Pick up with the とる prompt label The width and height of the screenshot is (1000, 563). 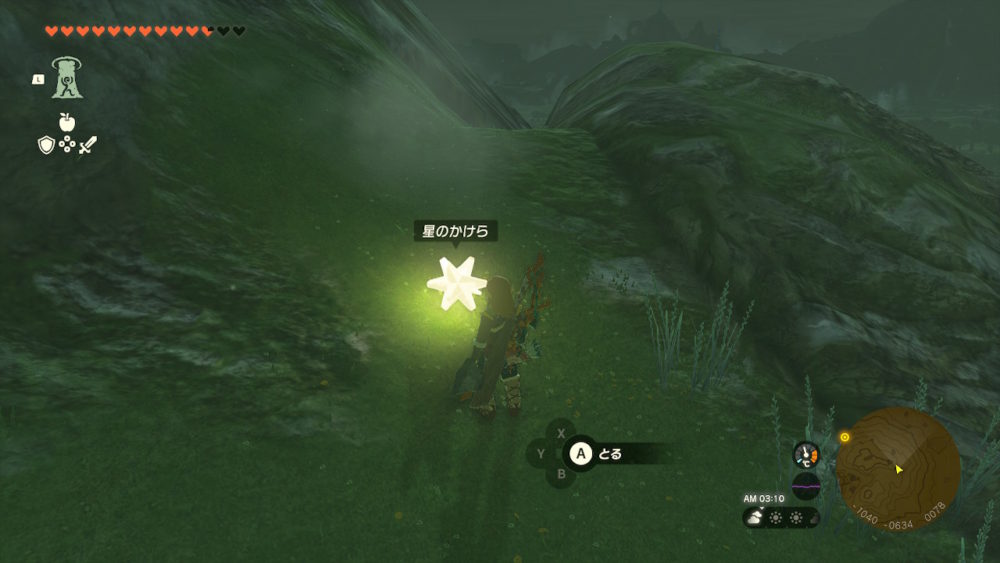tap(610, 454)
